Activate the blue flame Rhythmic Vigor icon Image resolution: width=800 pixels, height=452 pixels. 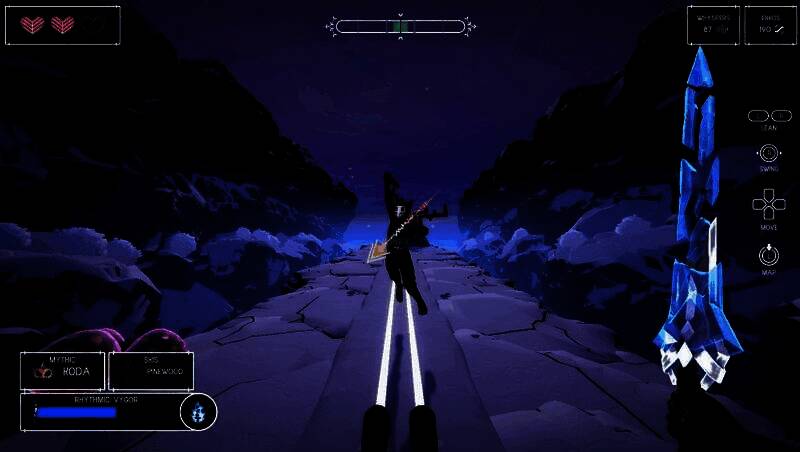click(198, 411)
